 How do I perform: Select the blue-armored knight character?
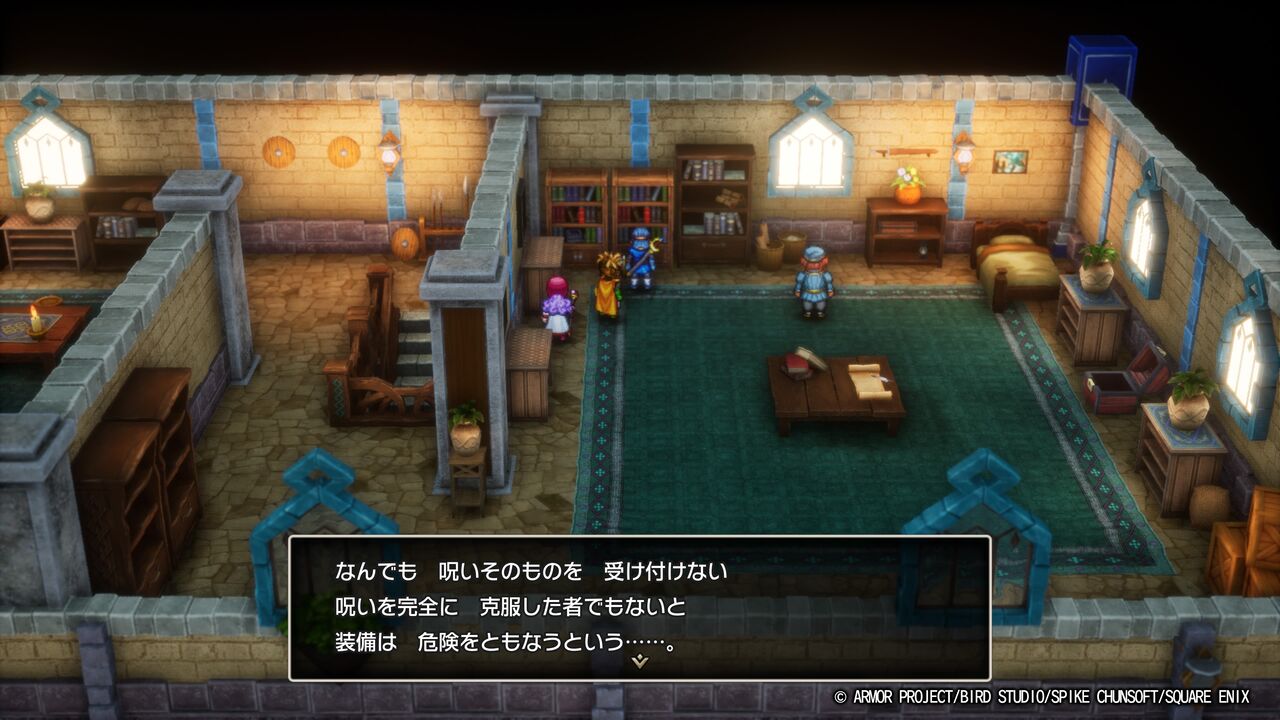[x=641, y=262]
